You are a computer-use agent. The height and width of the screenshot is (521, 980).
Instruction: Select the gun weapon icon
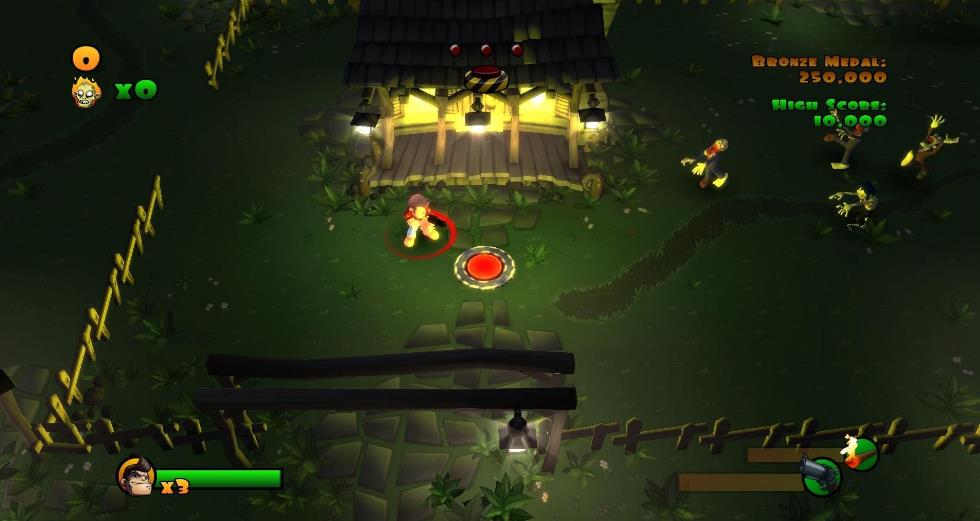821,474
